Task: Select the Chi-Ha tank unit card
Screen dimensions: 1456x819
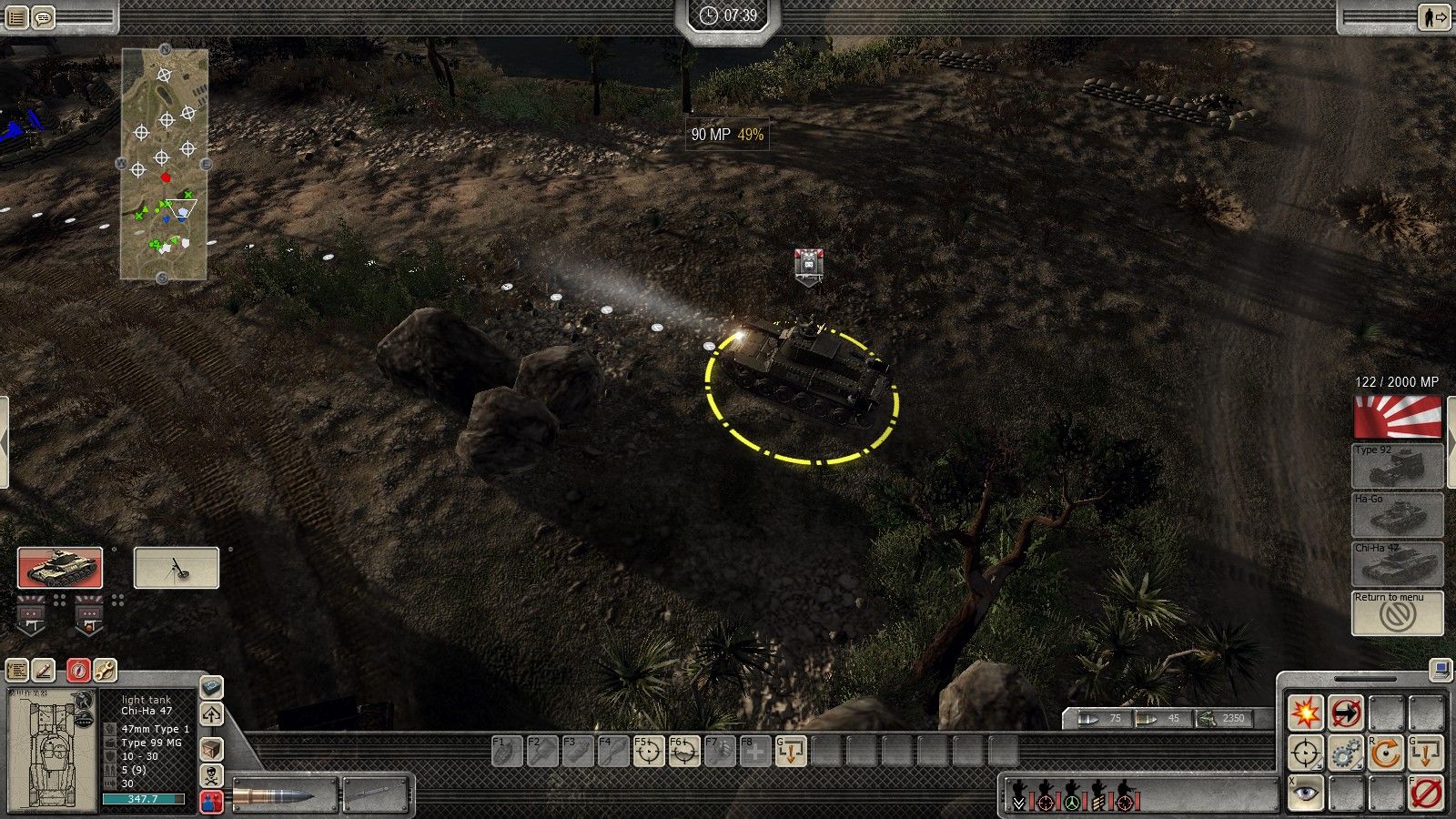Action: click(60, 568)
